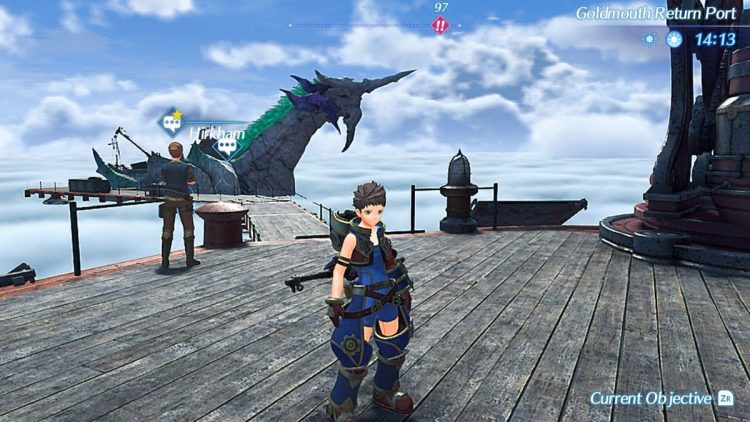
Task: Click the plain speech bubble marker below Hirkham's name
Action: (x=228, y=146)
